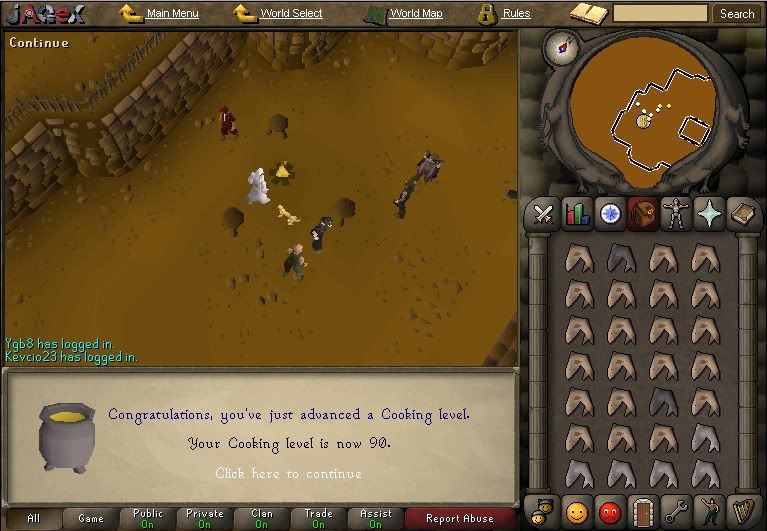Viewport: 767px width, 531px height.
Task: Click the Search button
Action: click(x=737, y=14)
